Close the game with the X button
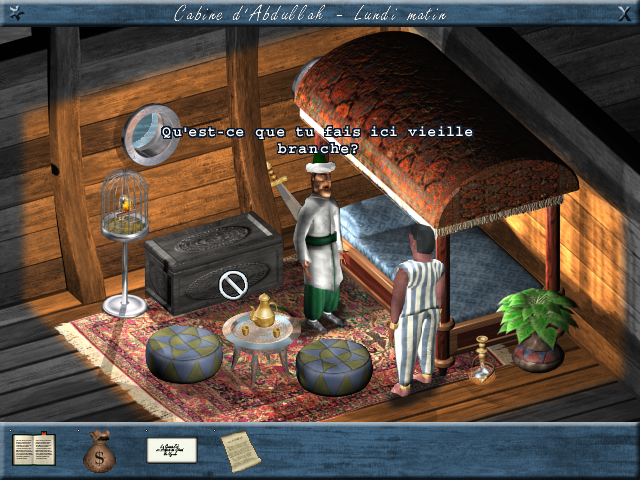Viewport: 640px width, 480px height. (x=625, y=13)
